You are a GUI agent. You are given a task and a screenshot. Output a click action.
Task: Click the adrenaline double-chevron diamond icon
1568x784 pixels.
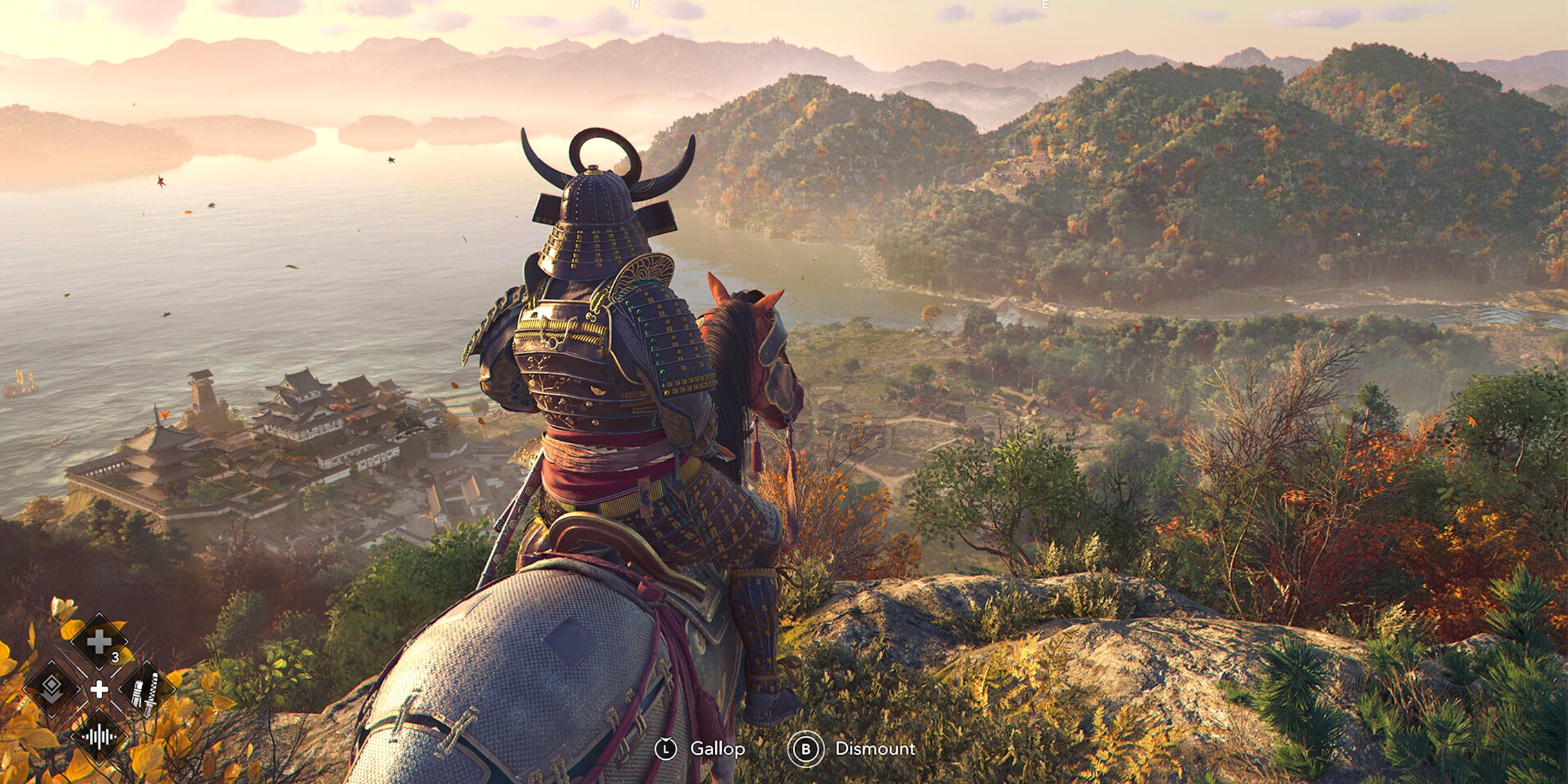click(x=52, y=690)
